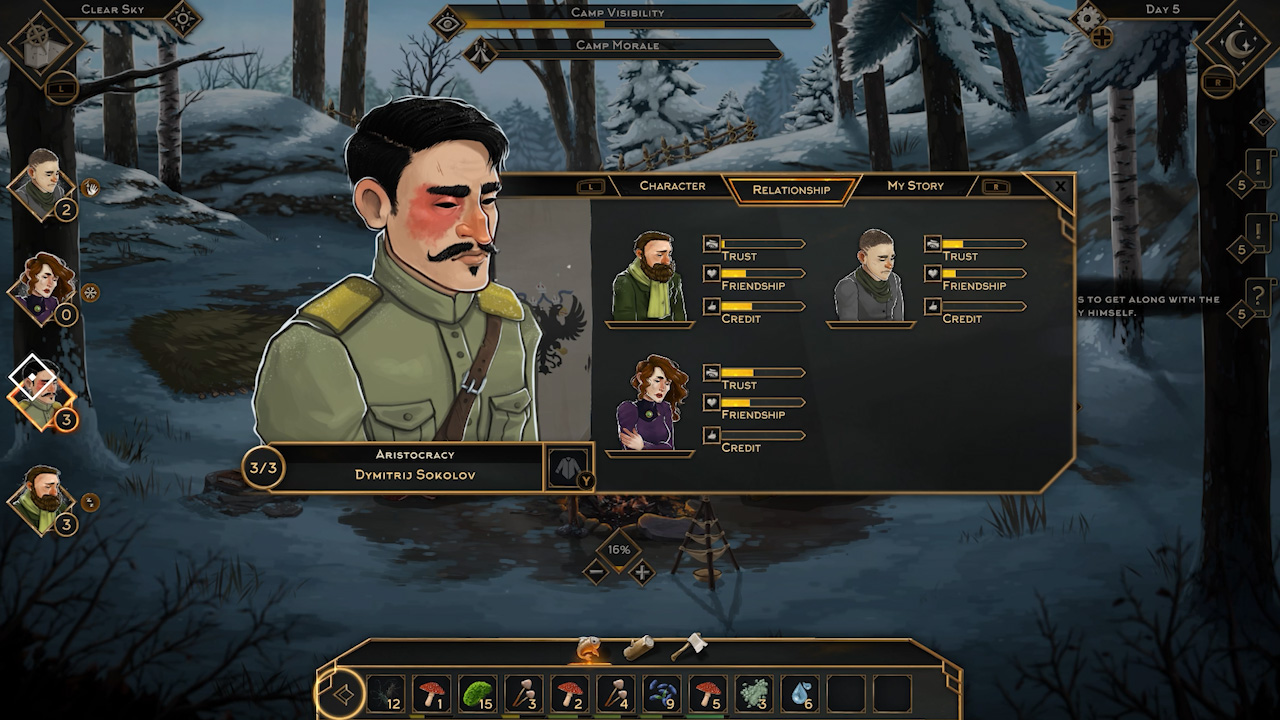Image resolution: width=1280 pixels, height=720 pixels.
Task: Switch to the Character tab
Action: (672, 185)
